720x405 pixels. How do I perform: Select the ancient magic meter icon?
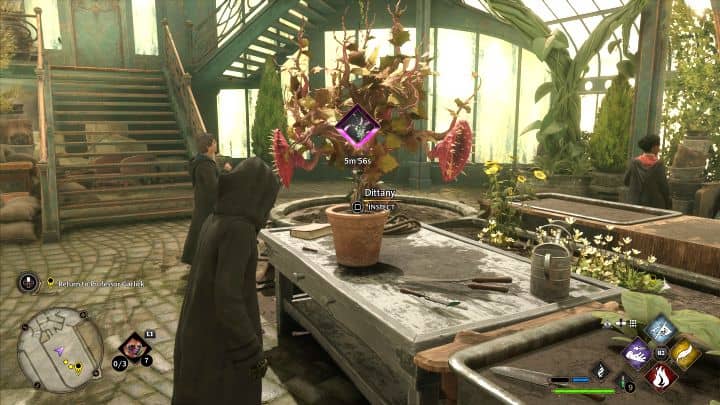(x=598, y=371)
